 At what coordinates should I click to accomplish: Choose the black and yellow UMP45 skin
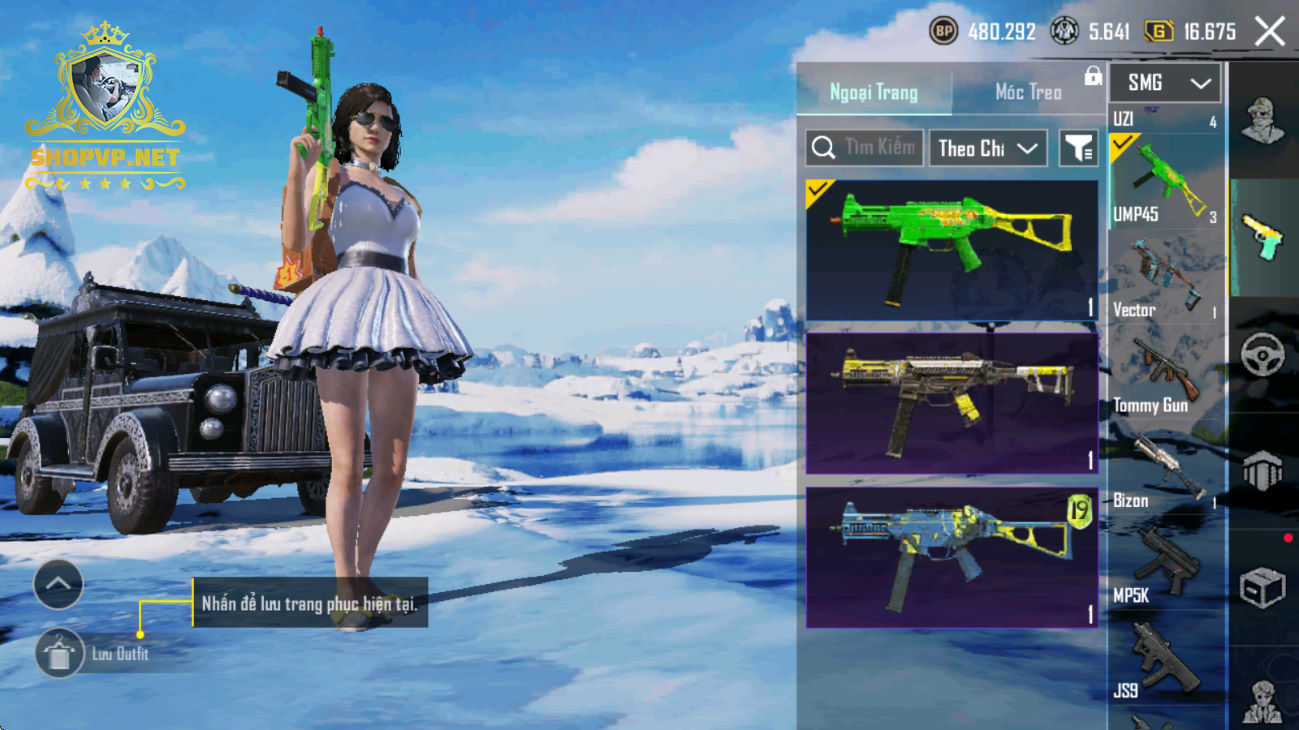pos(951,403)
